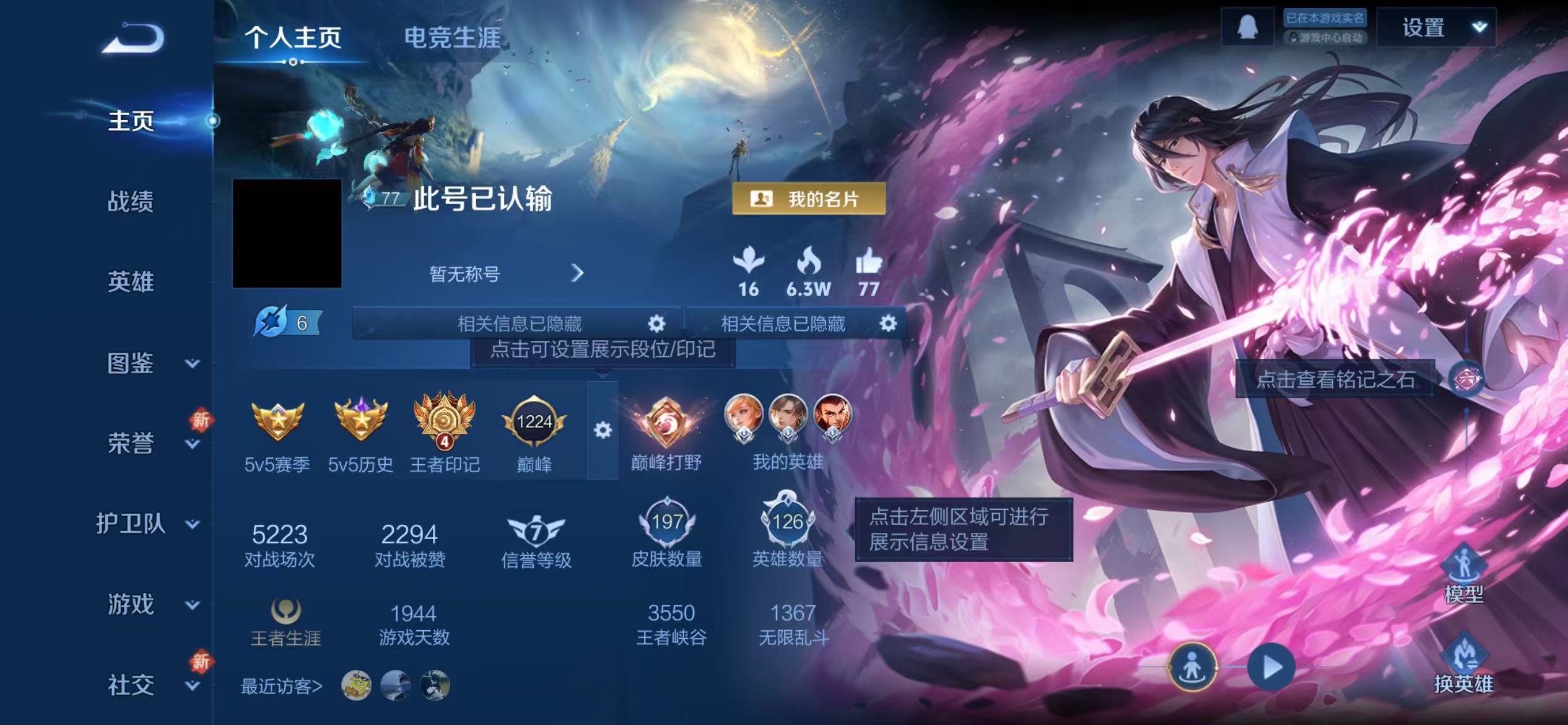Viewport: 1568px width, 725px height.
Task: Expand the 荣誉 sidebar section
Action: point(192,444)
